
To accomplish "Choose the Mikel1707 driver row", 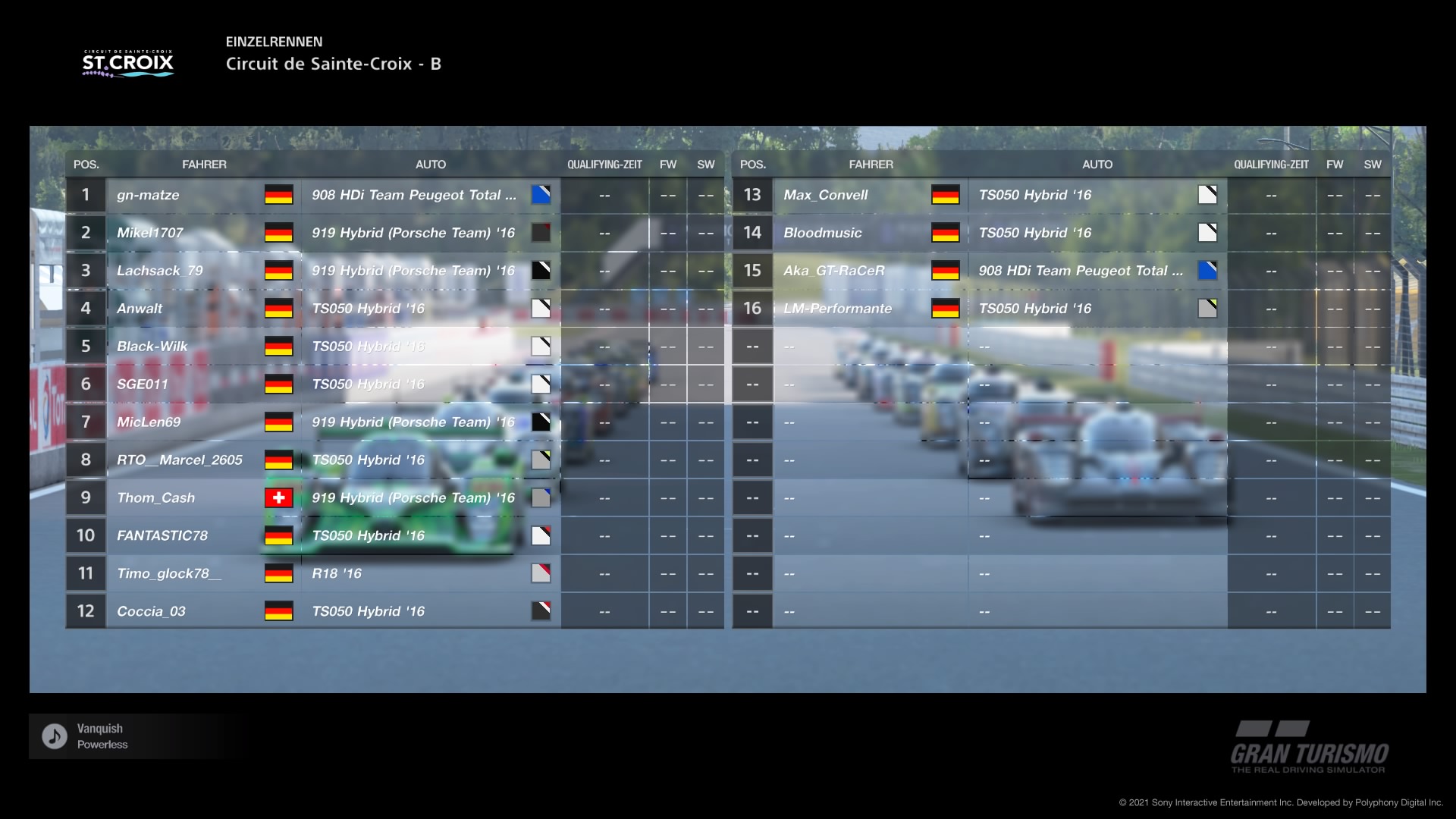I will [150, 233].
